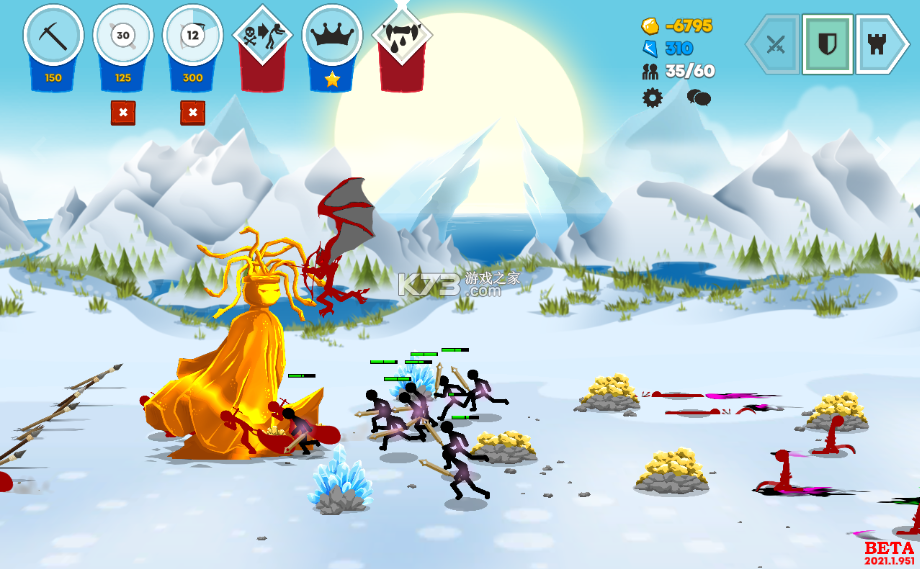Select the crown icon with gold star
The image size is (920, 569).
[x=332, y=37]
